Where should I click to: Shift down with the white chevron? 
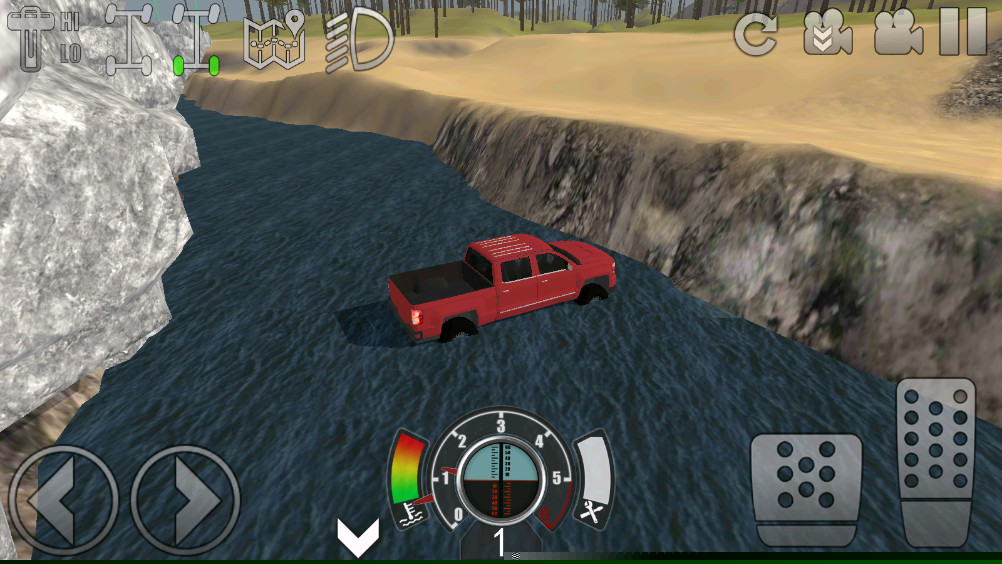357,538
